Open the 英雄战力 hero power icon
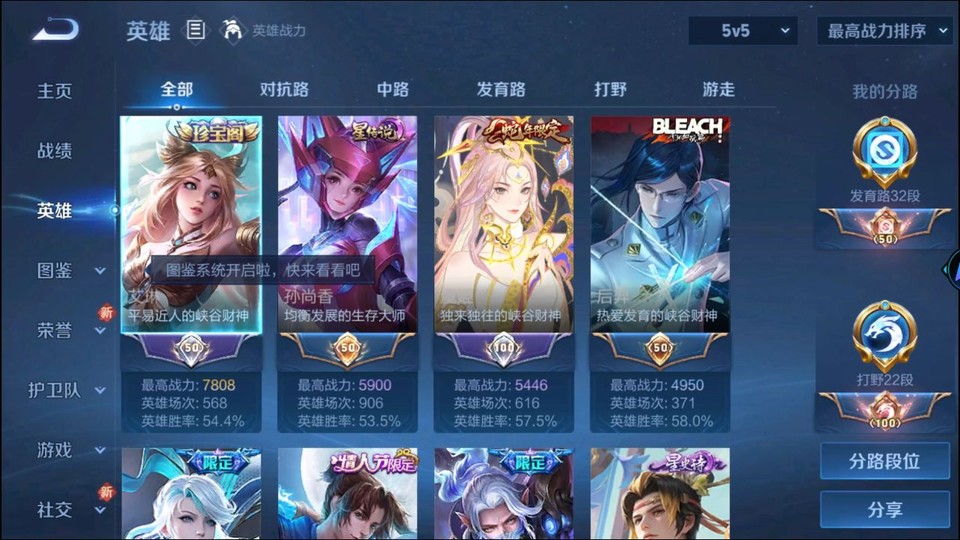Screen dimensions: 960x540 coord(233,30)
